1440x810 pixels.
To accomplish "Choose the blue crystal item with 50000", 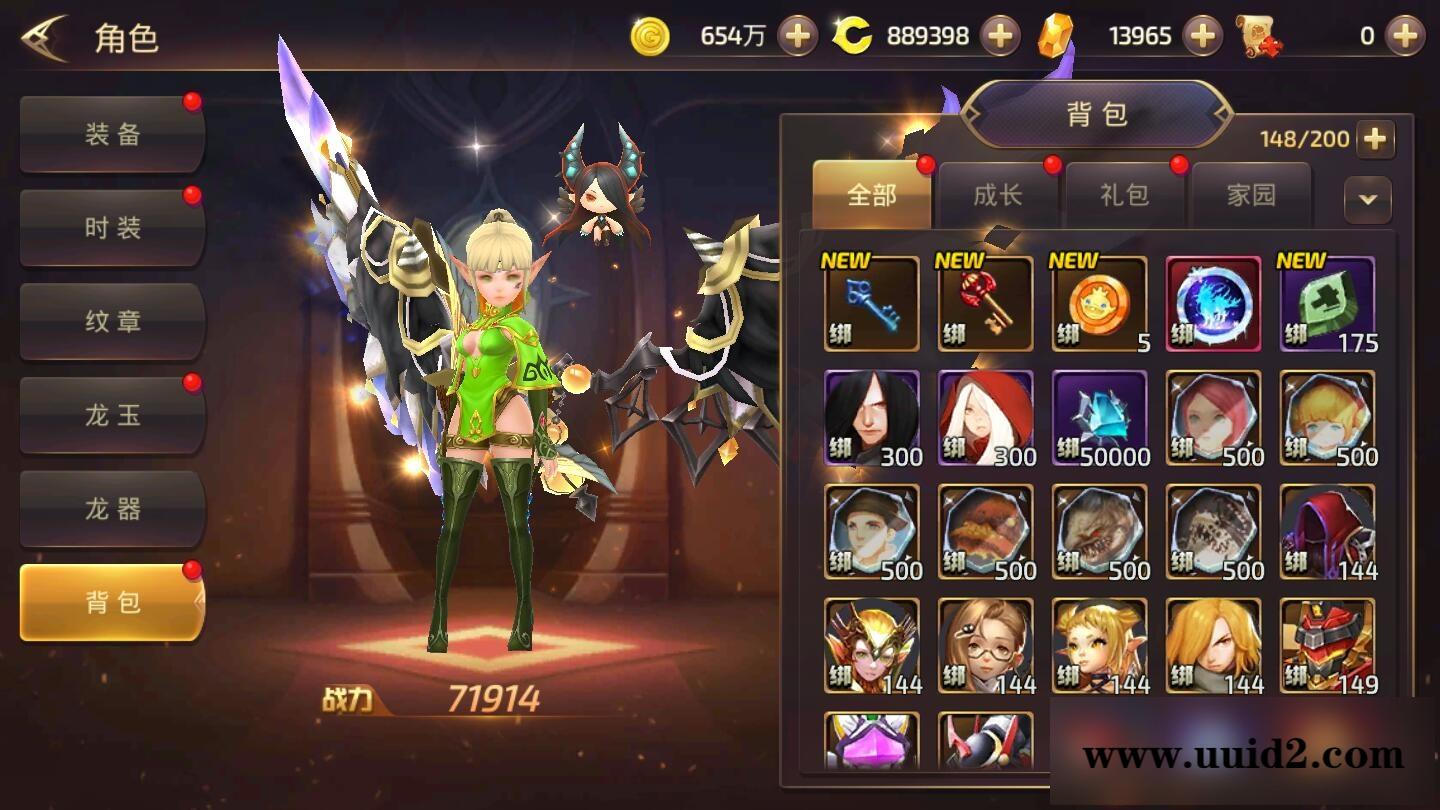I will tap(1099, 418).
